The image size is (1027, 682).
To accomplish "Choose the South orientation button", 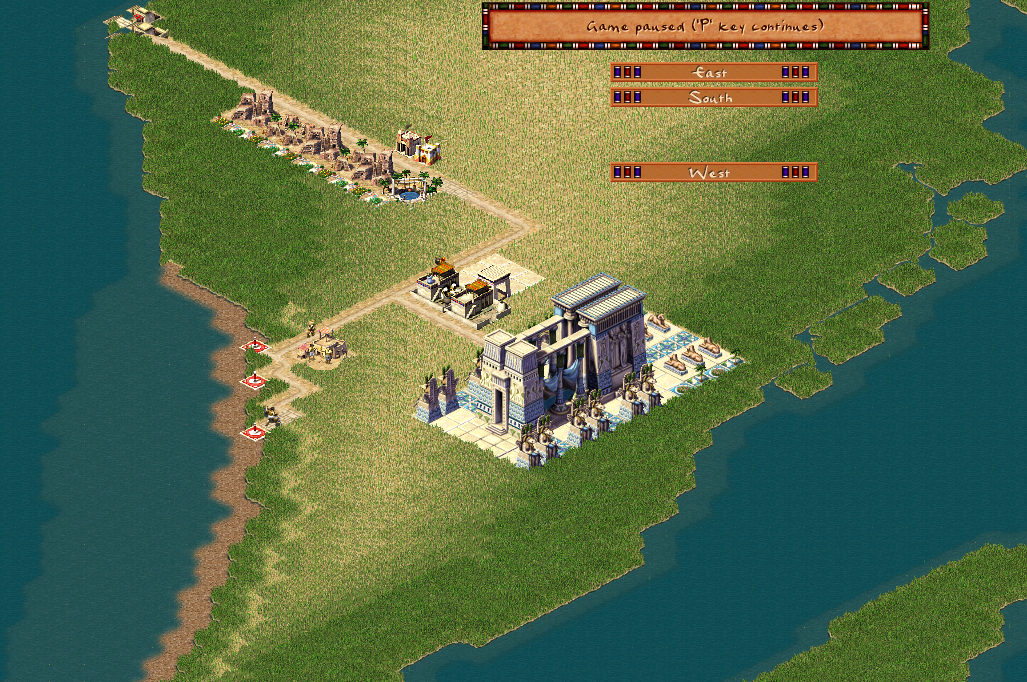I will pos(713,97).
